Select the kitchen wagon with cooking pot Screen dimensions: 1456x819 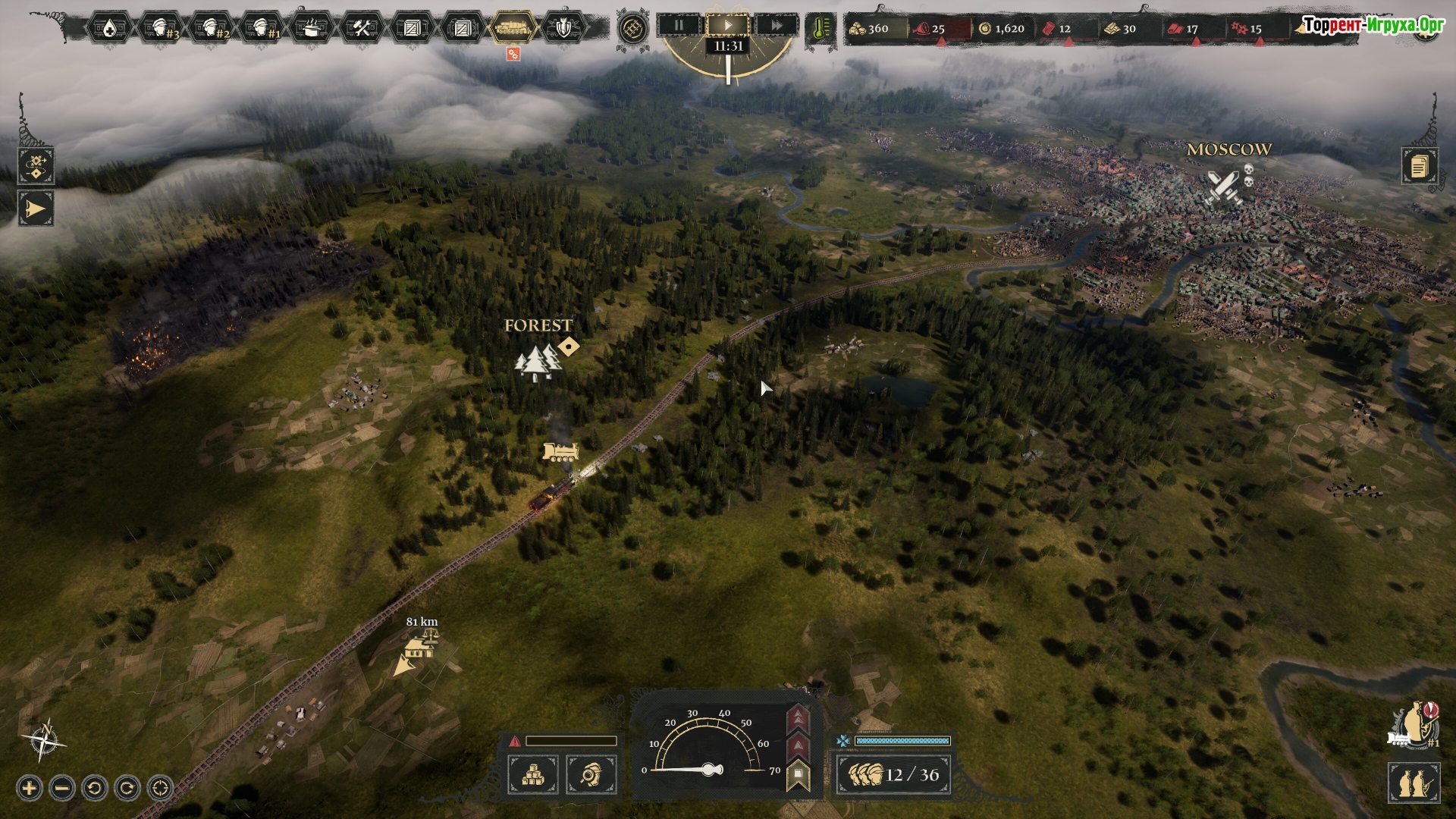tap(312, 29)
